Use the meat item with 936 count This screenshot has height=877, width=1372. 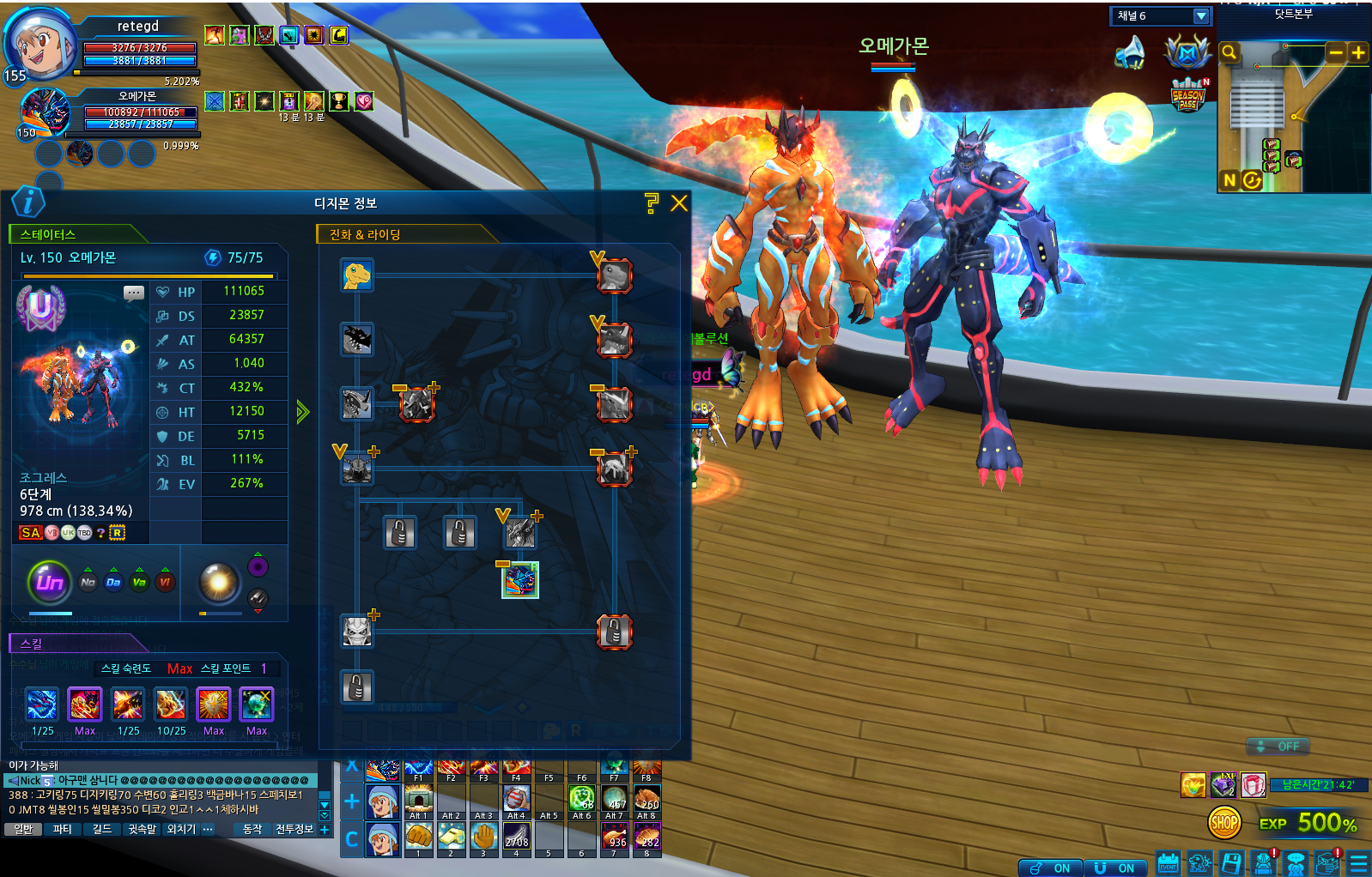coord(615,836)
